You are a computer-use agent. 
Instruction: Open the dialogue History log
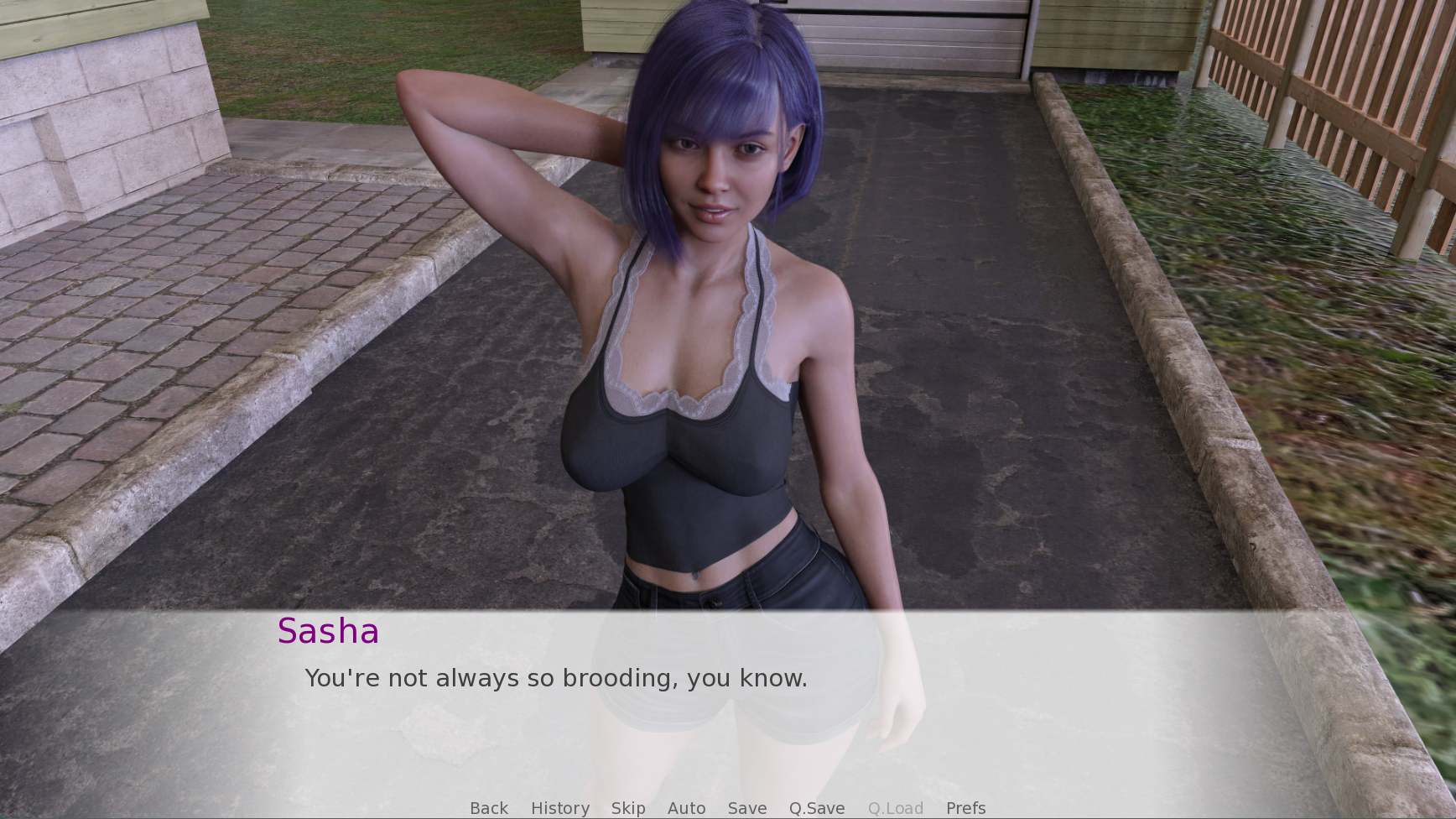click(x=560, y=808)
